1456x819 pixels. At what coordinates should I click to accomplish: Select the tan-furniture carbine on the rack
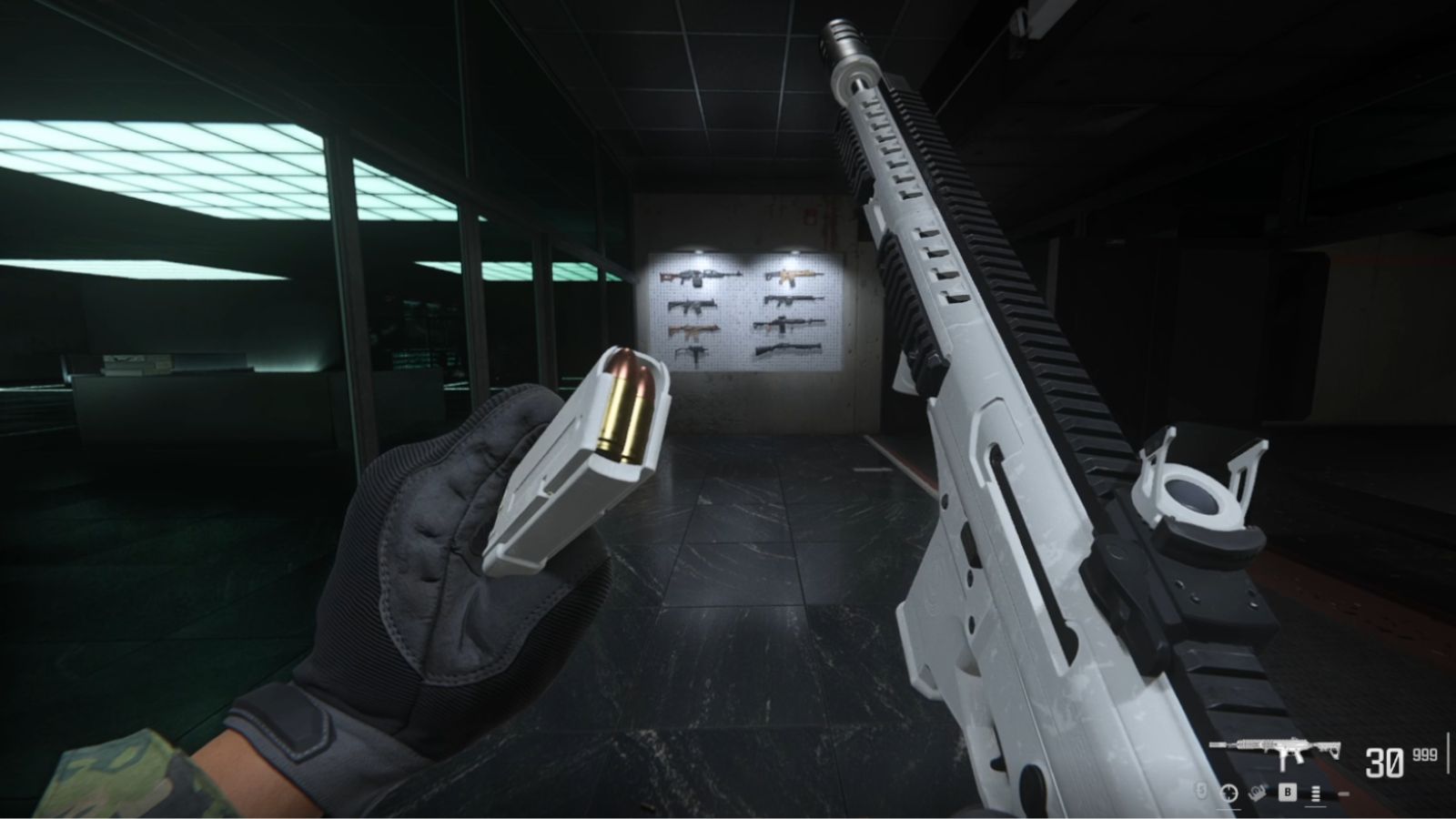693,331
